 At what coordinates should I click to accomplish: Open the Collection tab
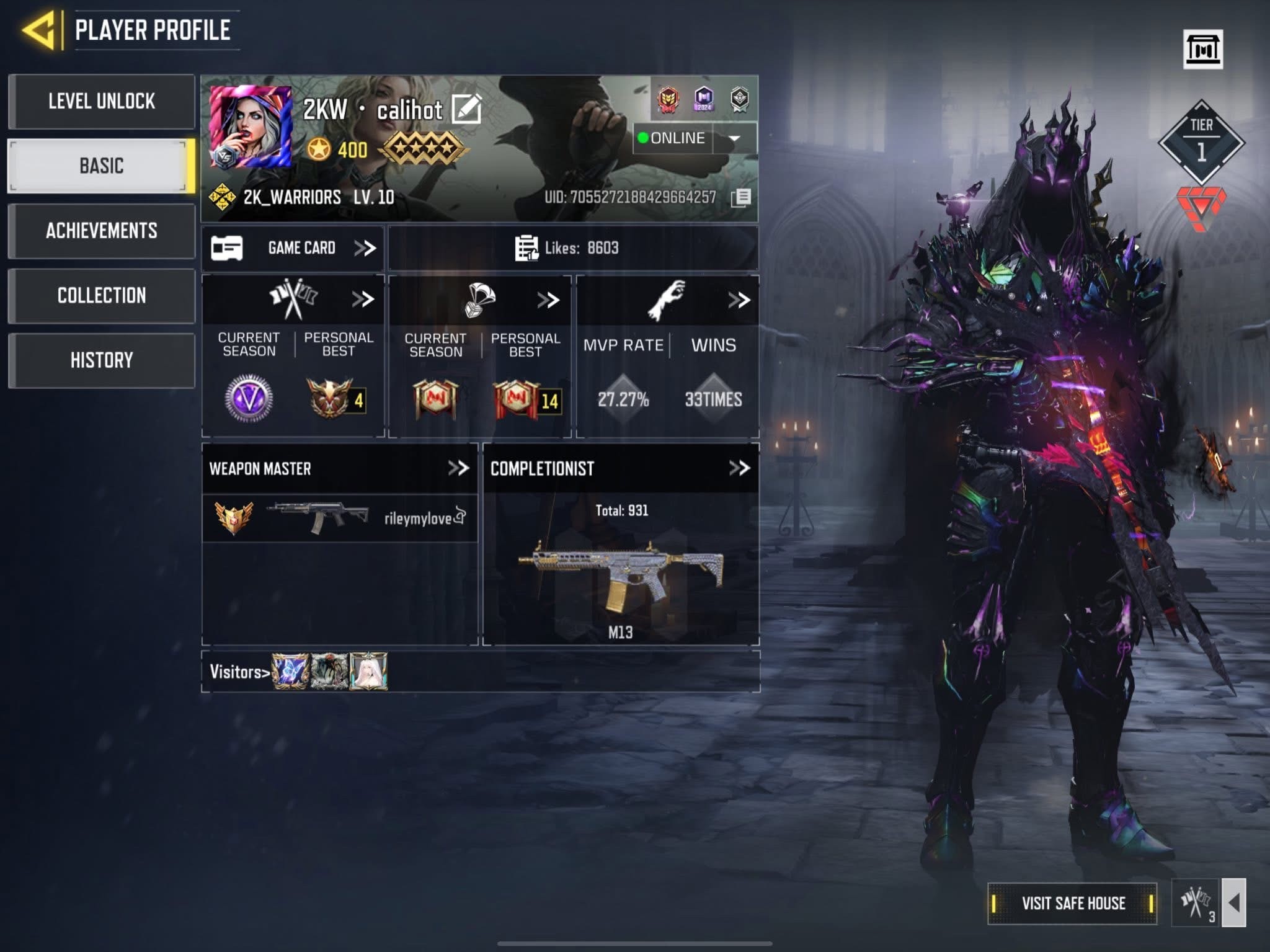pos(102,295)
